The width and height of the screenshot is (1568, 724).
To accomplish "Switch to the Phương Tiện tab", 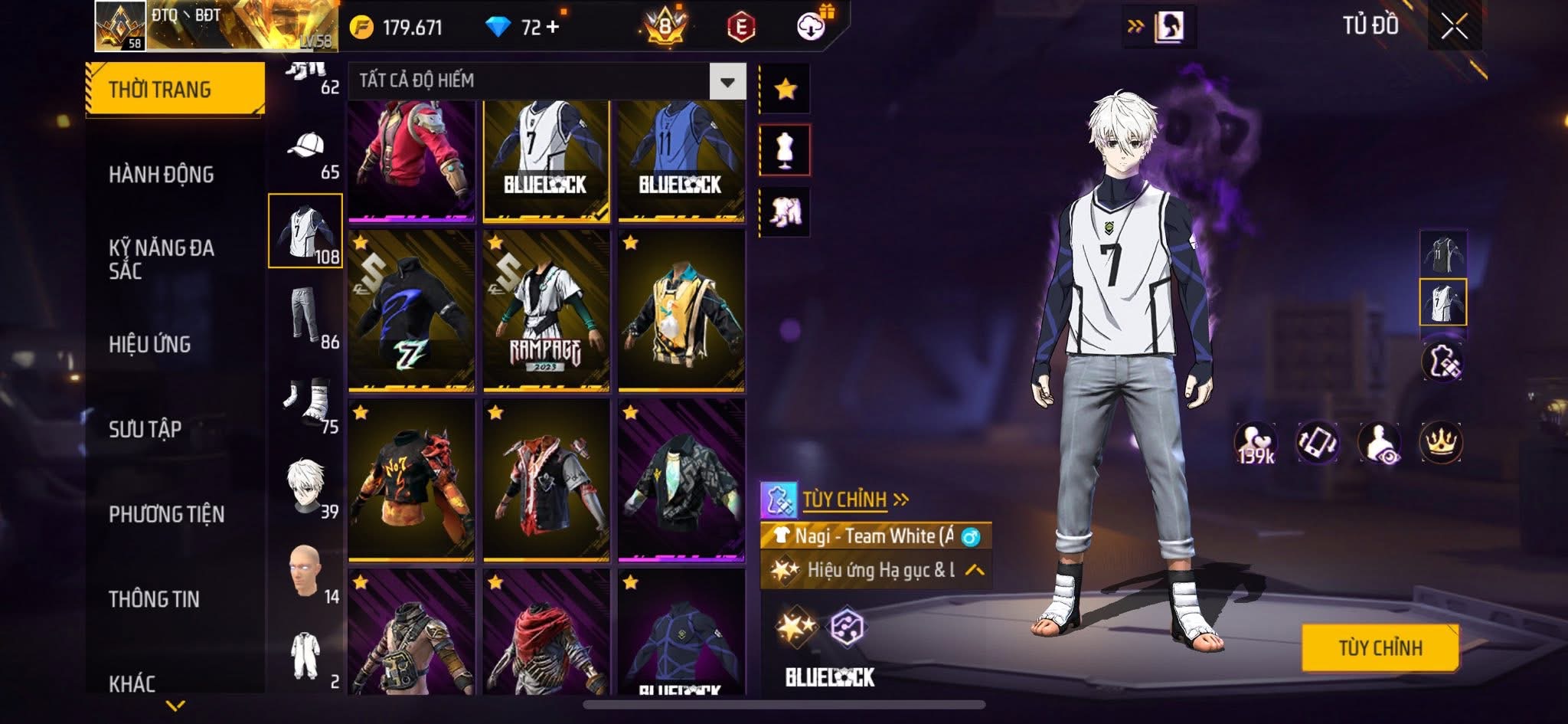I will (167, 514).
